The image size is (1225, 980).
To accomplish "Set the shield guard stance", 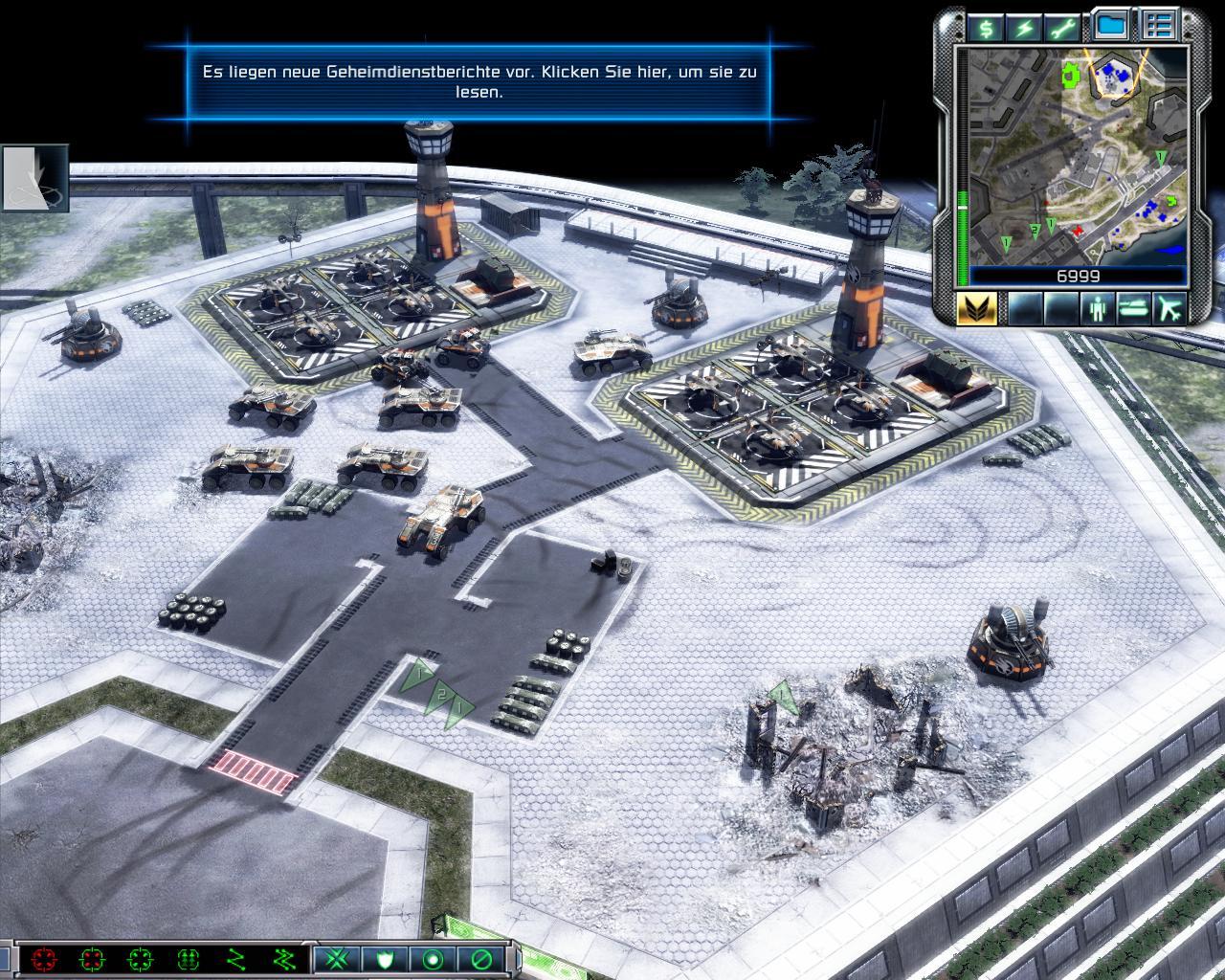I will pyautogui.click(x=386, y=959).
